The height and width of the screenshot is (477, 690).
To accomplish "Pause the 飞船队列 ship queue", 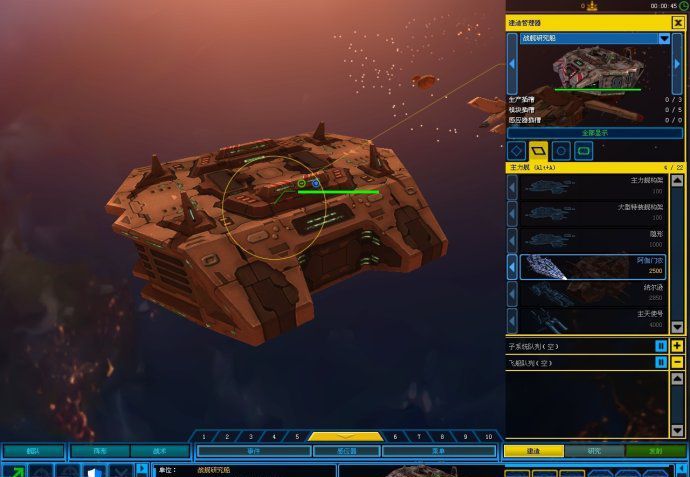I will point(661,362).
